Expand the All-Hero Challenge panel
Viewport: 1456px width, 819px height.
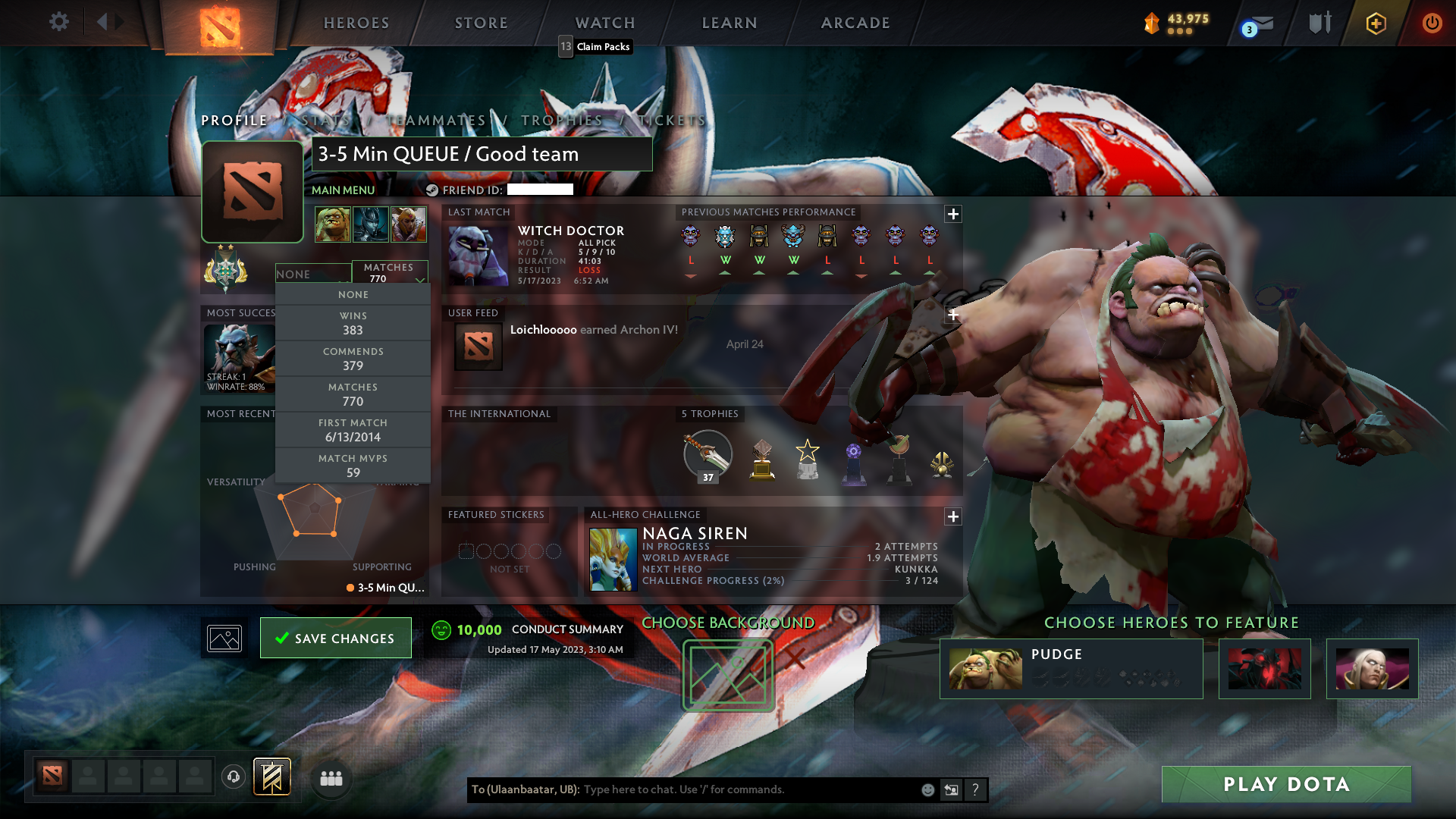(x=953, y=516)
